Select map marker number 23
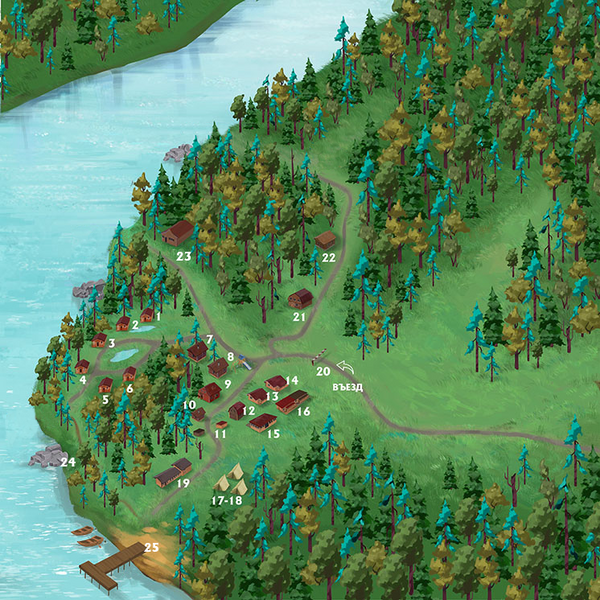 [184, 256]
